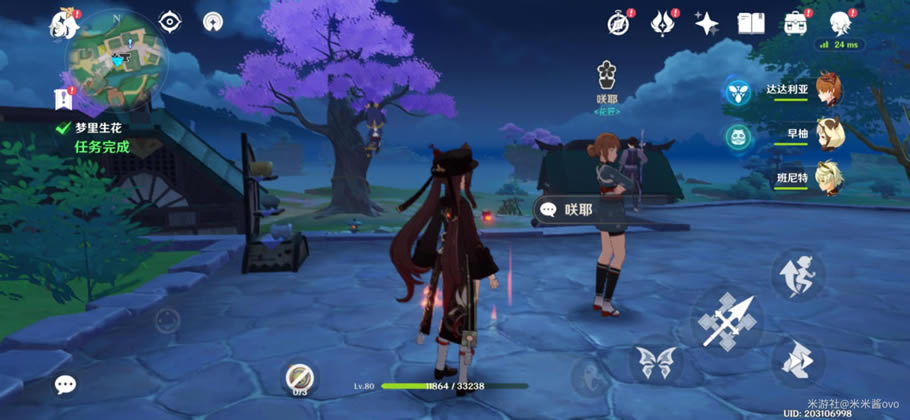Activate the eye-shaped elemental sight icon
Viewport: 910px width, 420px height.
172,21
